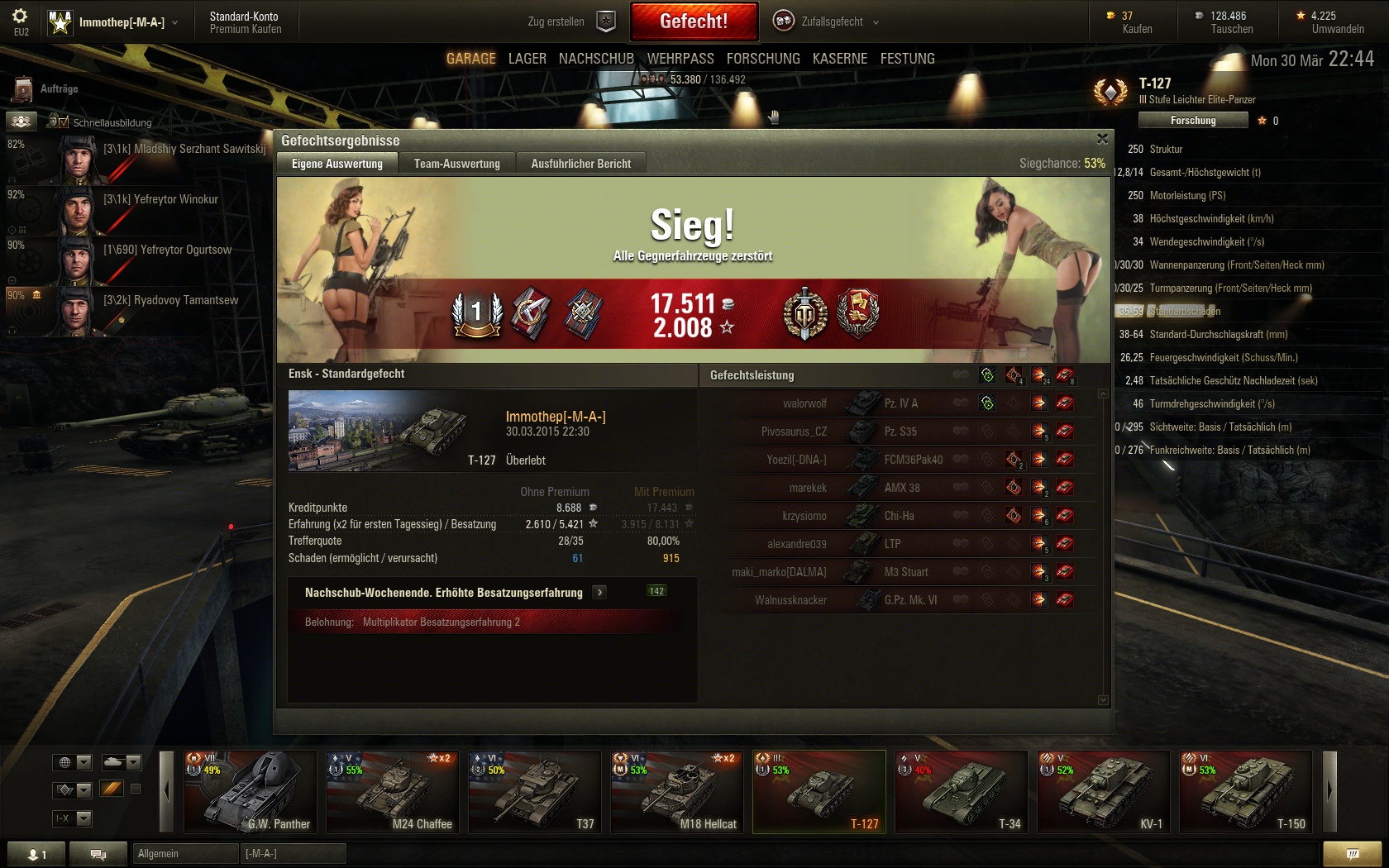This screenshot has height=868, width=1389.
Task: Select the G.W. Panther tank
Action: pyautogui.click(x=250, y=791)
